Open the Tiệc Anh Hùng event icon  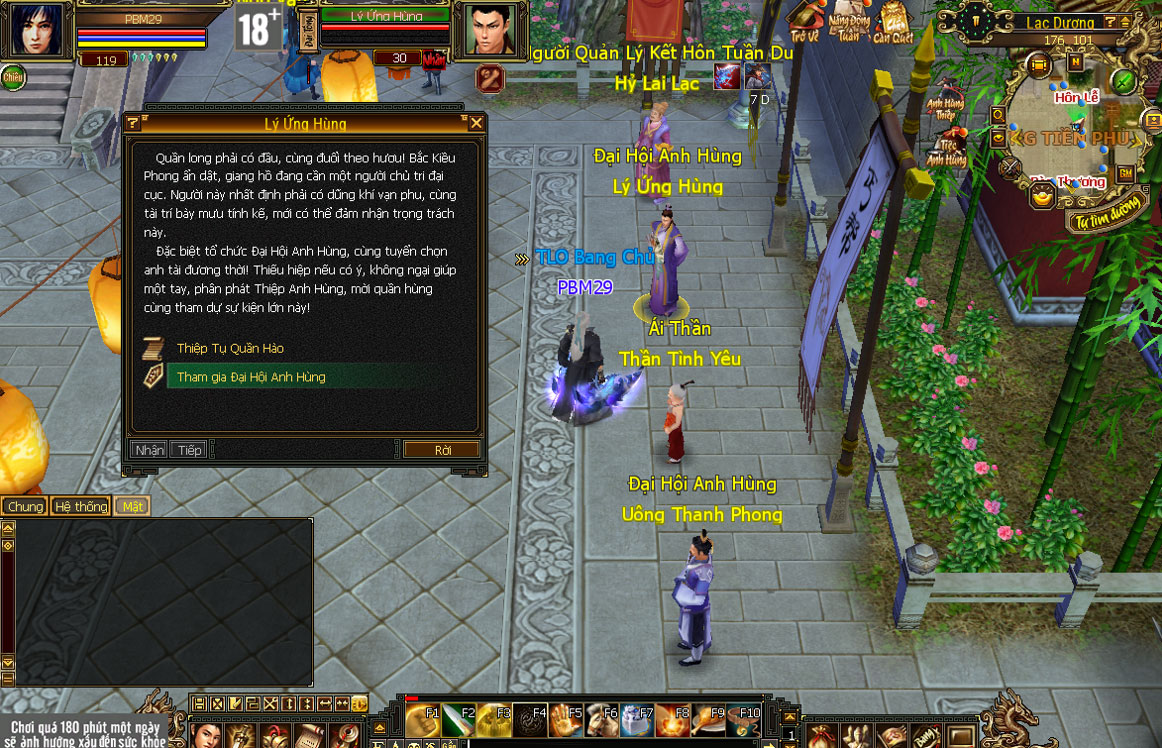(x=945, y=148)
